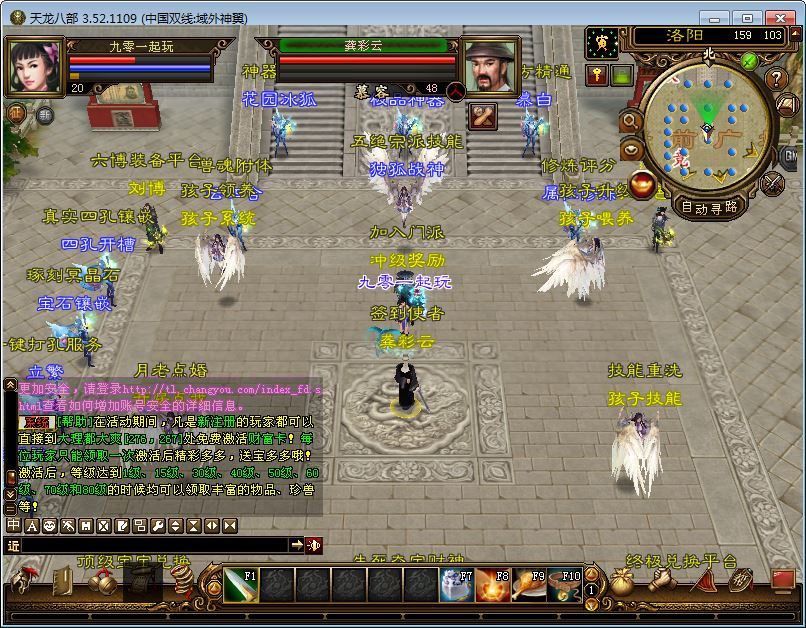Use the F10 hotbar item
Viewport: 806px width, 628px height.
pos(565,584)
